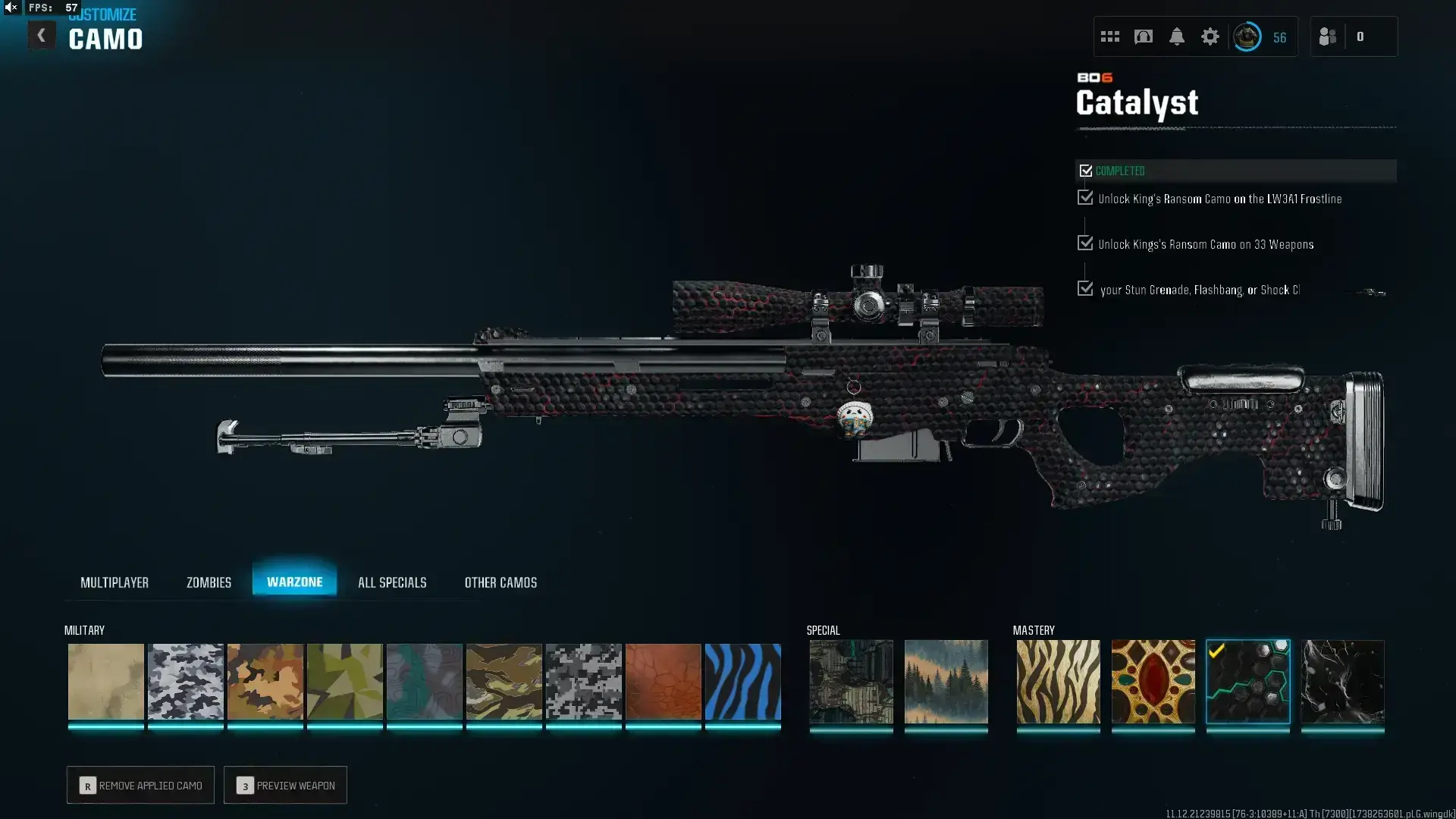
Task: Open the settings gear icon
Action: tap(1210, 36)
